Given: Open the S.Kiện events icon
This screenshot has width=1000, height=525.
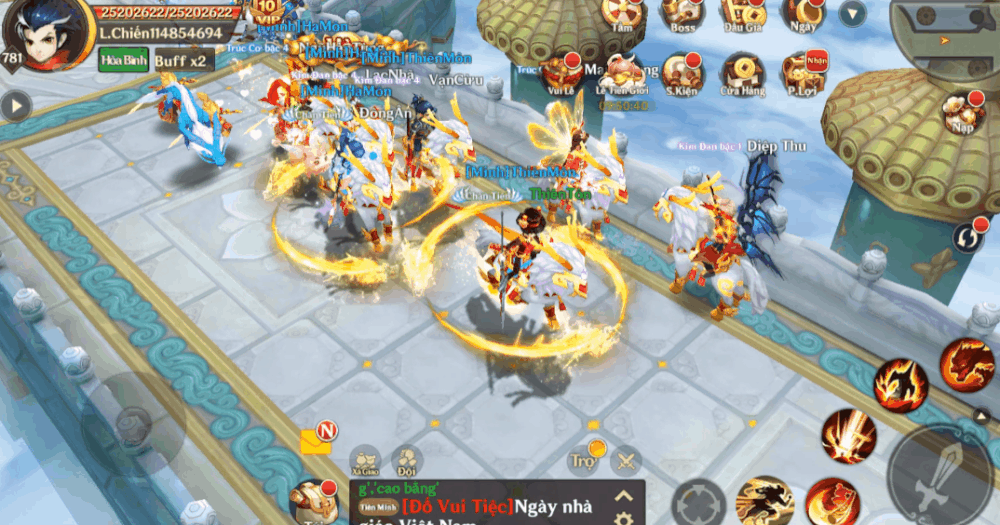Looking at the screenshot, I should 685,72.
